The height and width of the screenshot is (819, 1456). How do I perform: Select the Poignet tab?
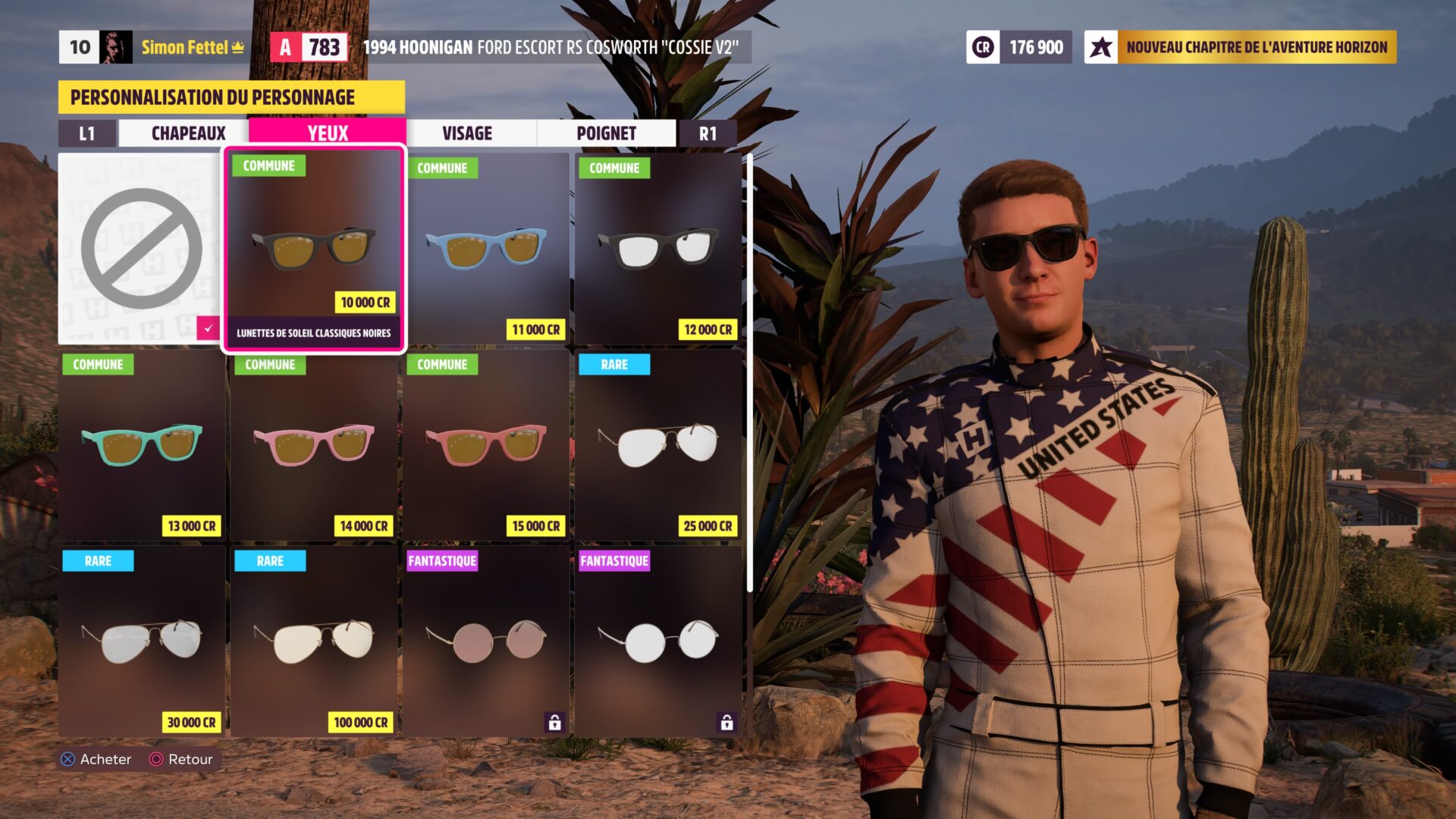click(x=606, y=133)
